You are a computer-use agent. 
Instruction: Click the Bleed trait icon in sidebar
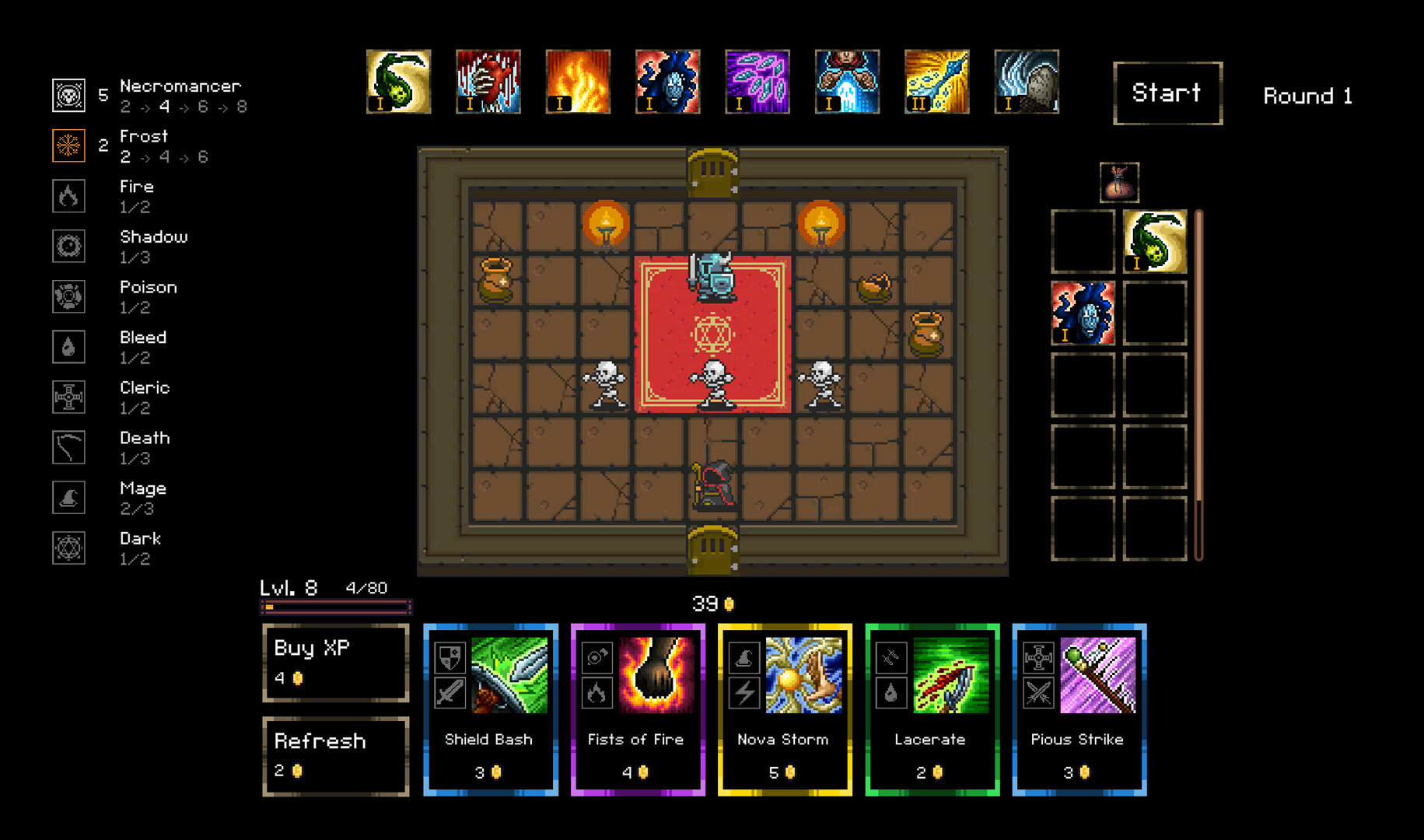pos(68,347)
